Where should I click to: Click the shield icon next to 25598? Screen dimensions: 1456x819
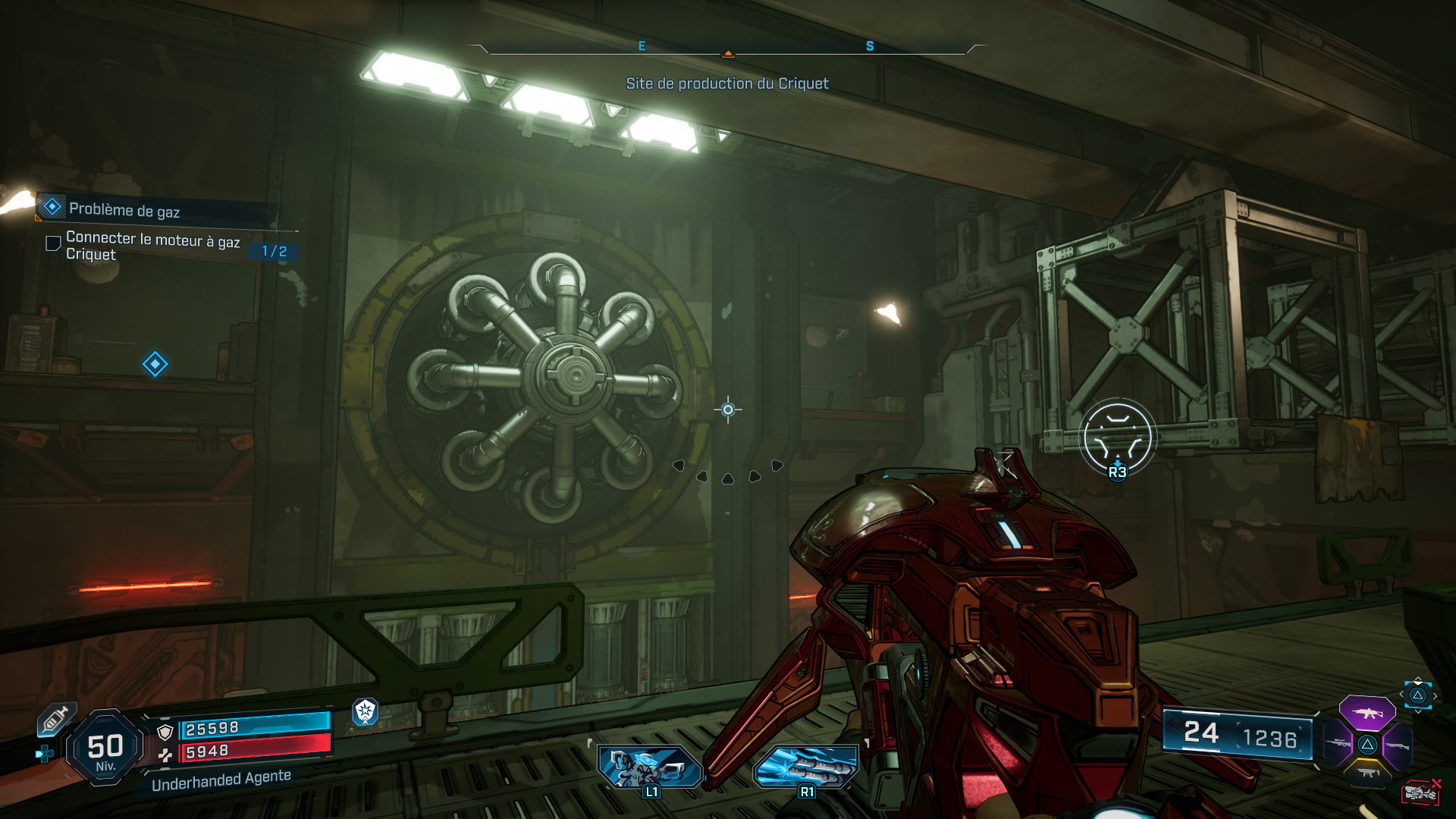point(165,731)
